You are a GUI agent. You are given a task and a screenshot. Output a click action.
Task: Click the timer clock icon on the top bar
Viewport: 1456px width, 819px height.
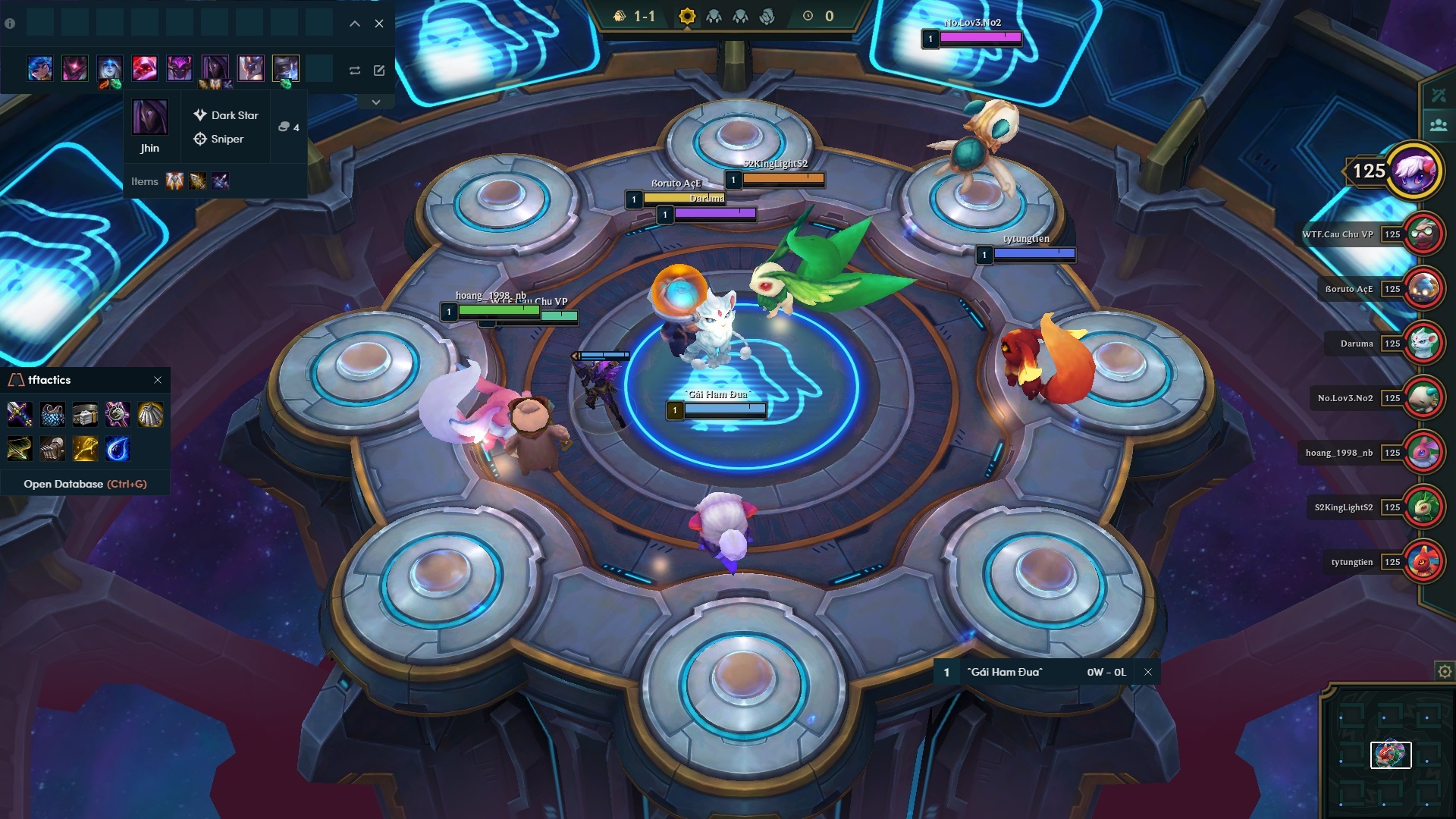pos(808,14)
